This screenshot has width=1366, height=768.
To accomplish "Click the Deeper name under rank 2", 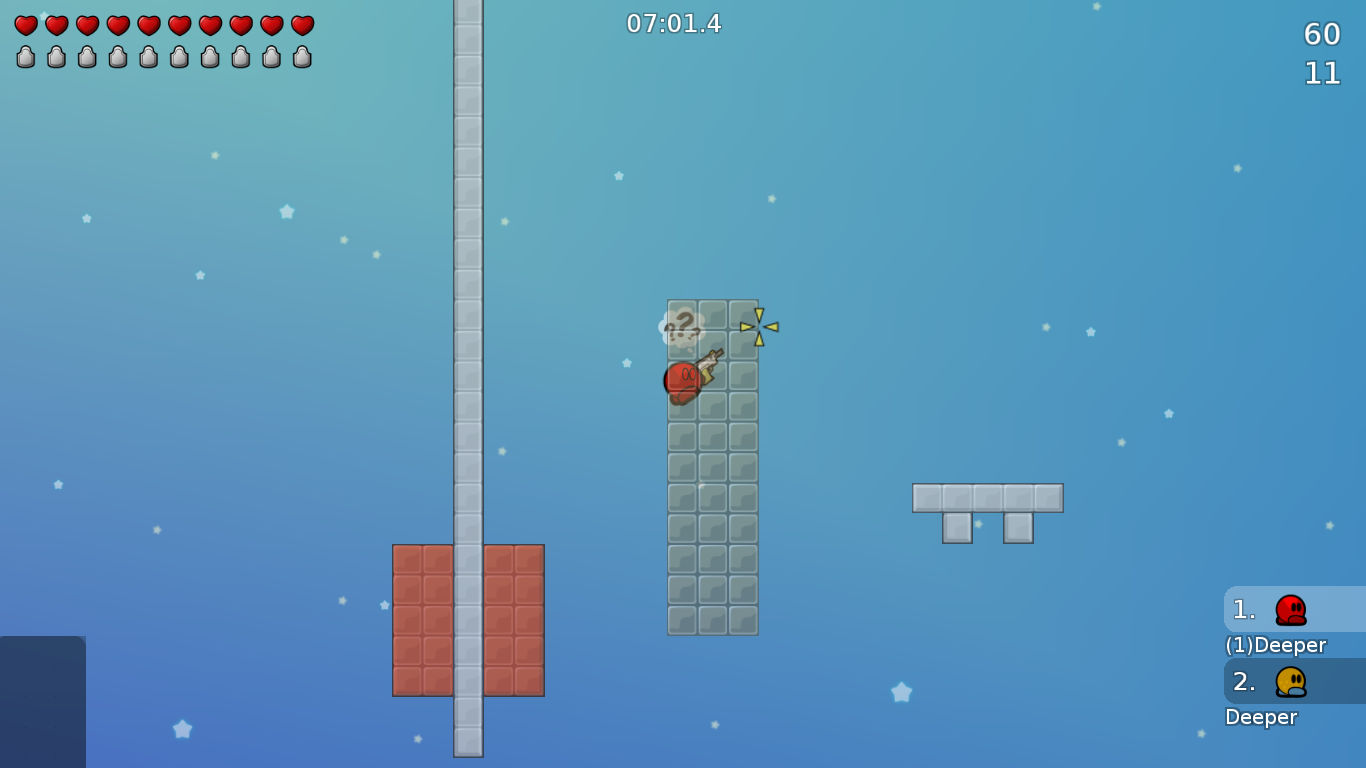I will point(1262,717).
